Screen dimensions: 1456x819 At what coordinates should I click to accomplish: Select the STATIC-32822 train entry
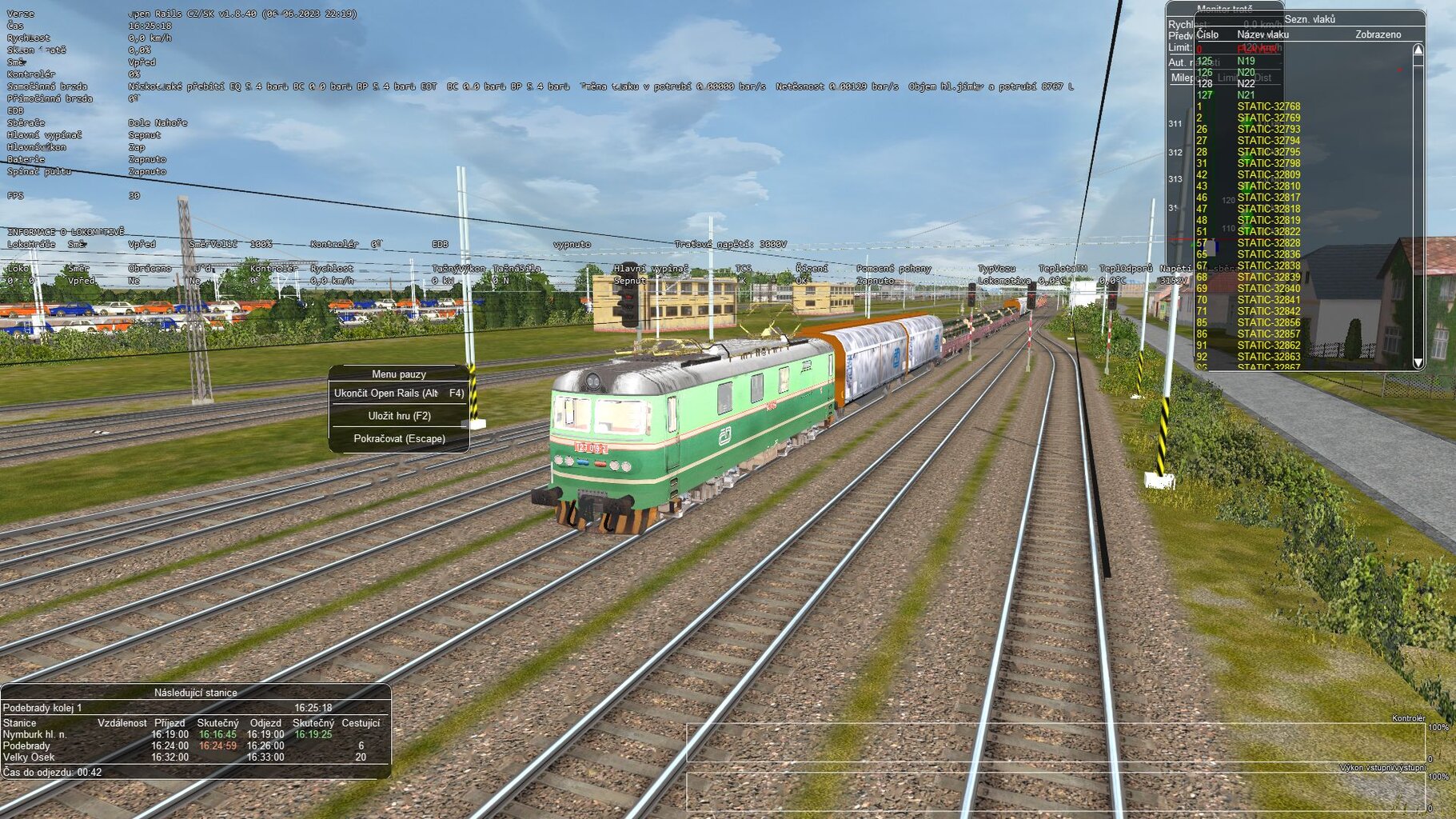click(1268, 231)
